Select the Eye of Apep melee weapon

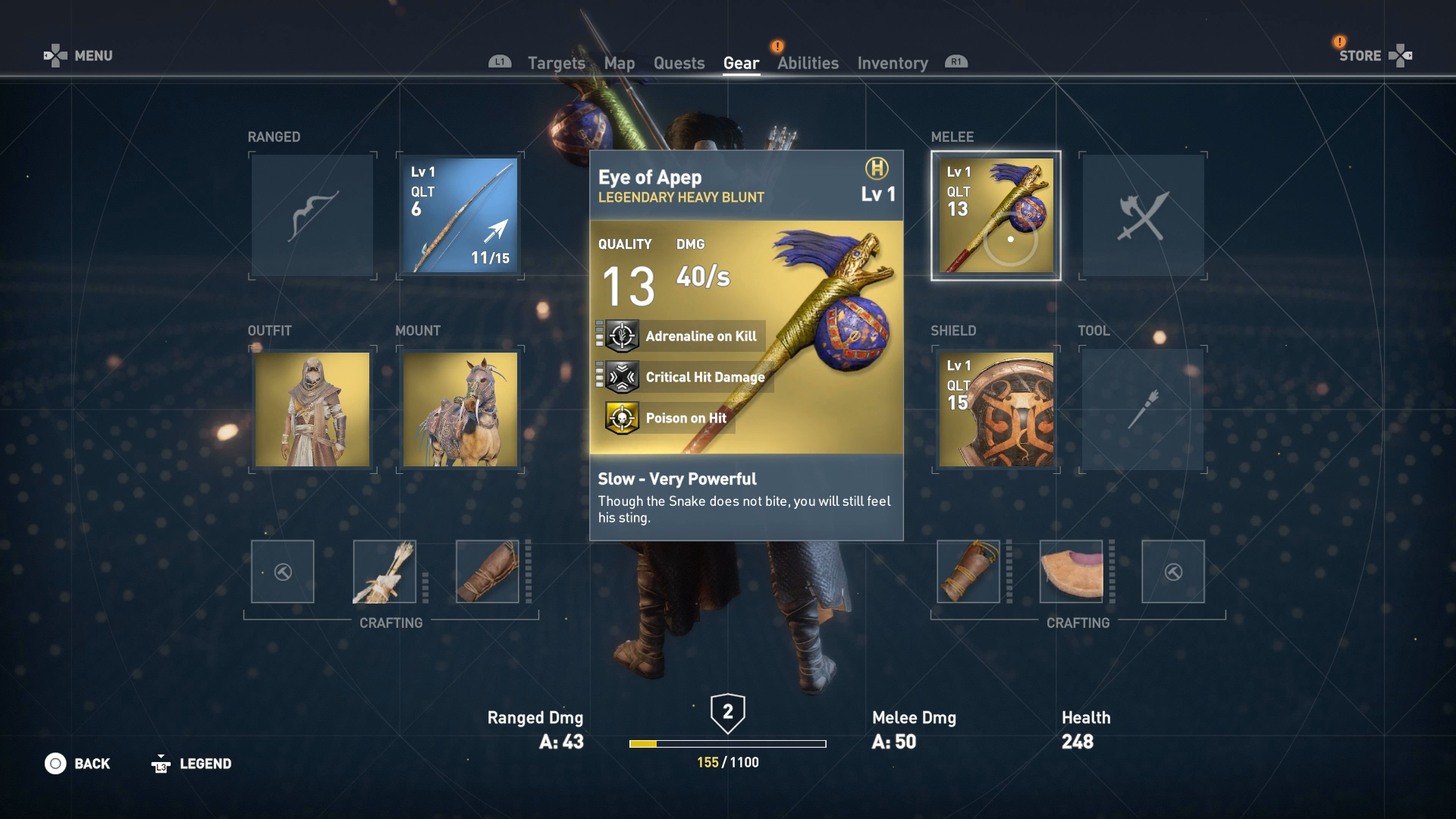(x=995, y=215)
